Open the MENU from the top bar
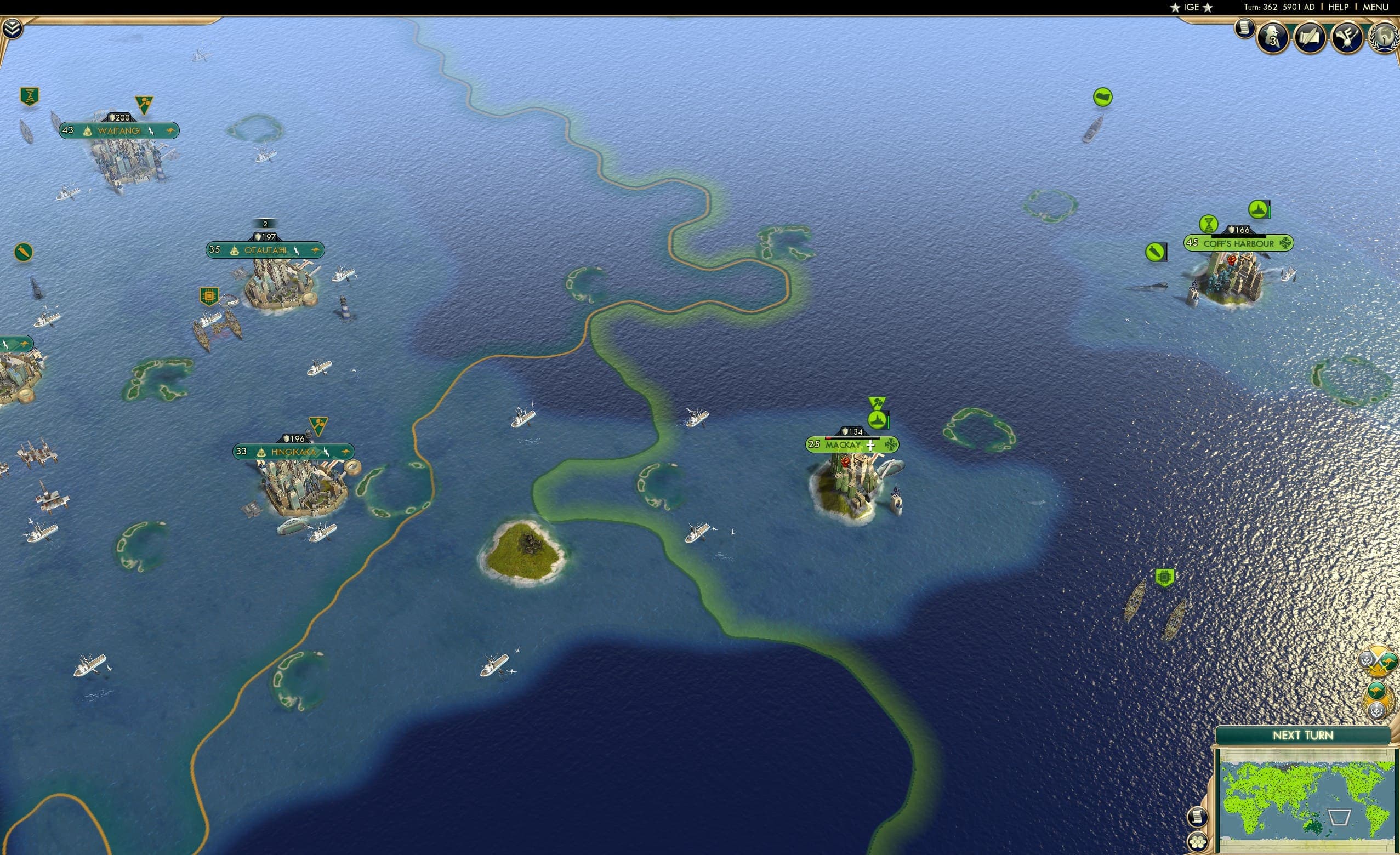Screen dimensions: 1400x855 click(x=1375, y=7)
